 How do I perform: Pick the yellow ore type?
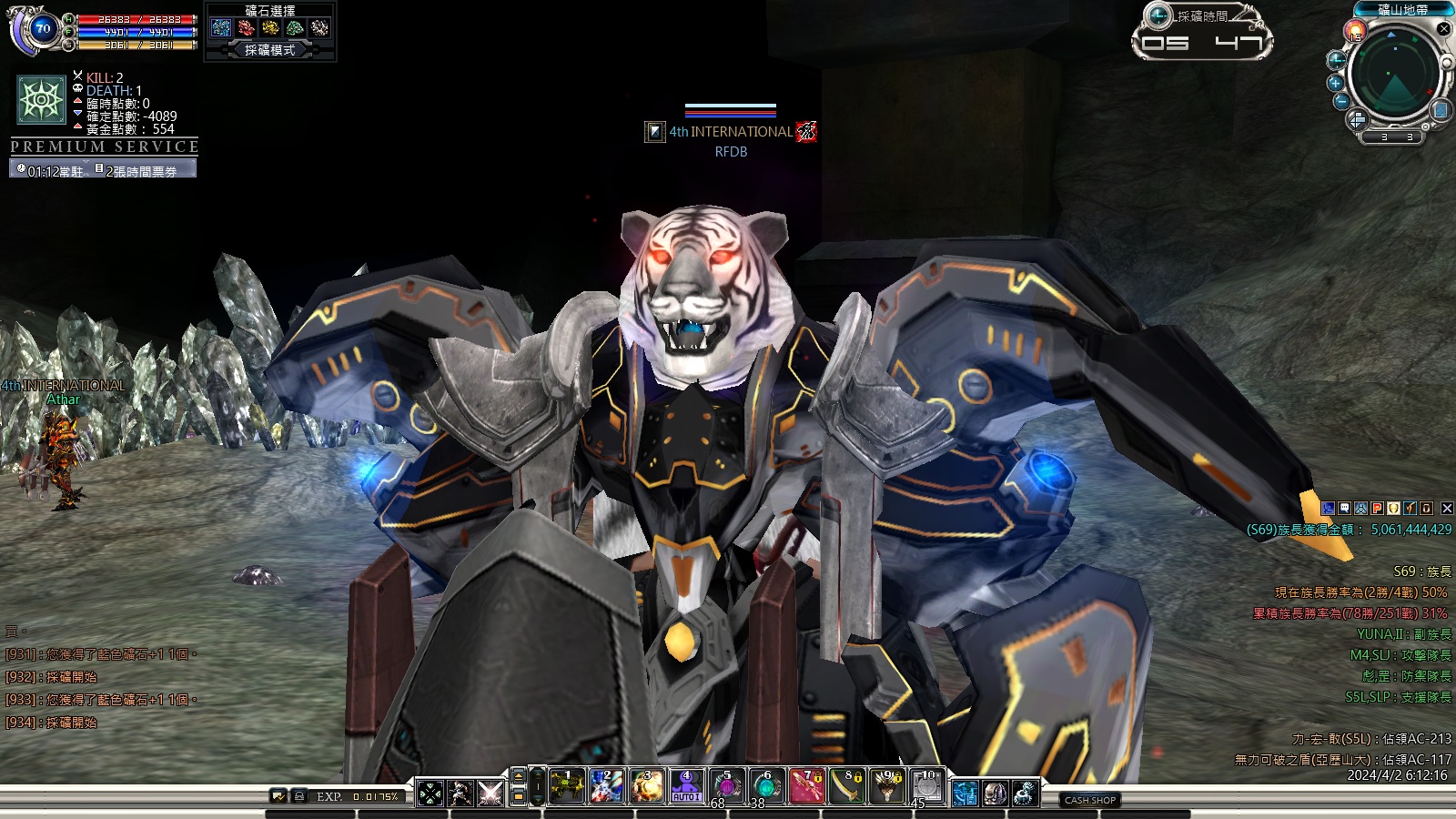tap(270, 28)
